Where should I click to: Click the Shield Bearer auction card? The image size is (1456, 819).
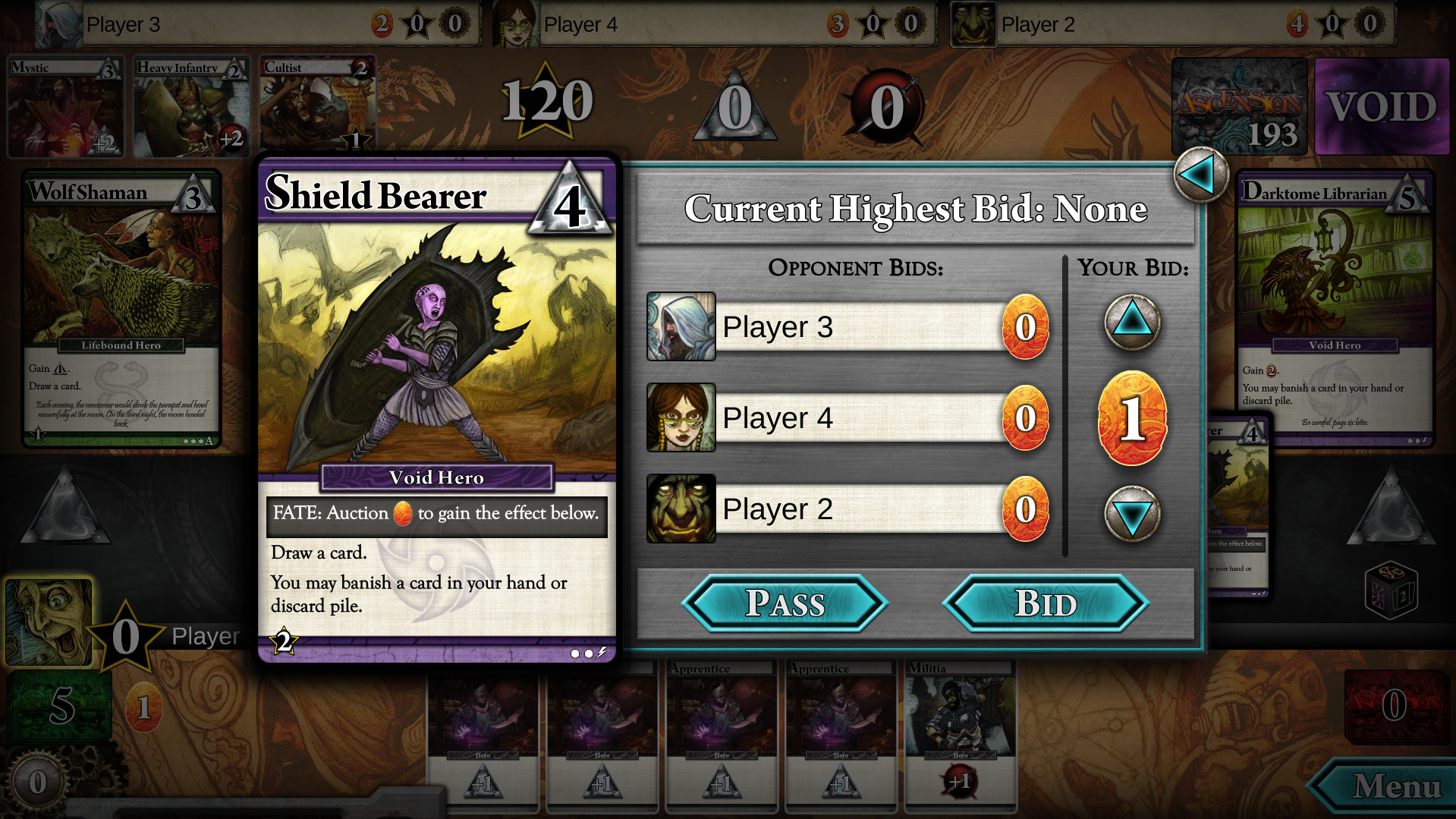[436, 410]
